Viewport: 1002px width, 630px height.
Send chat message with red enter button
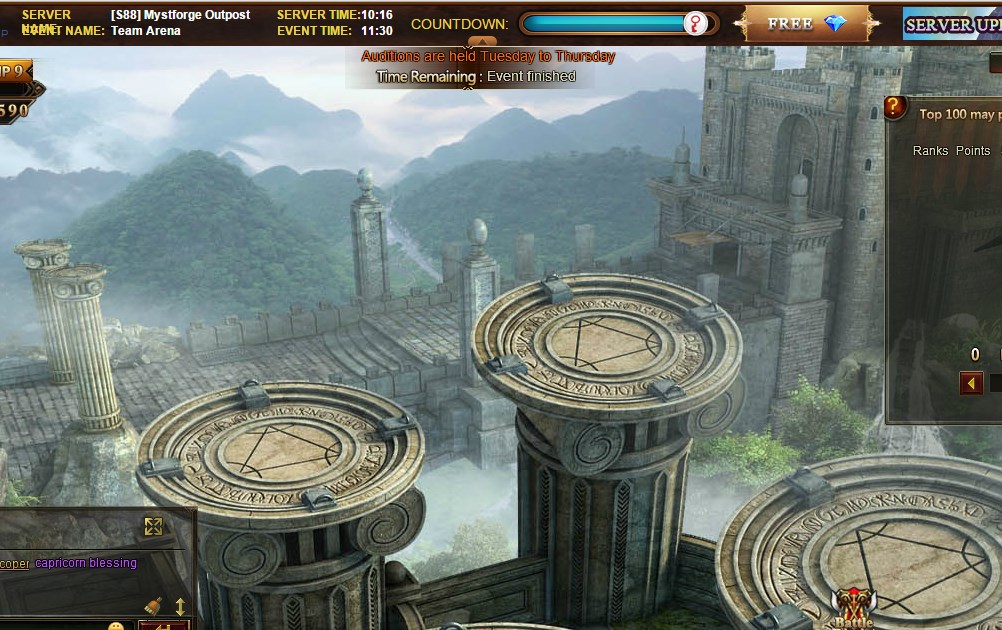(x=163, y=625)
